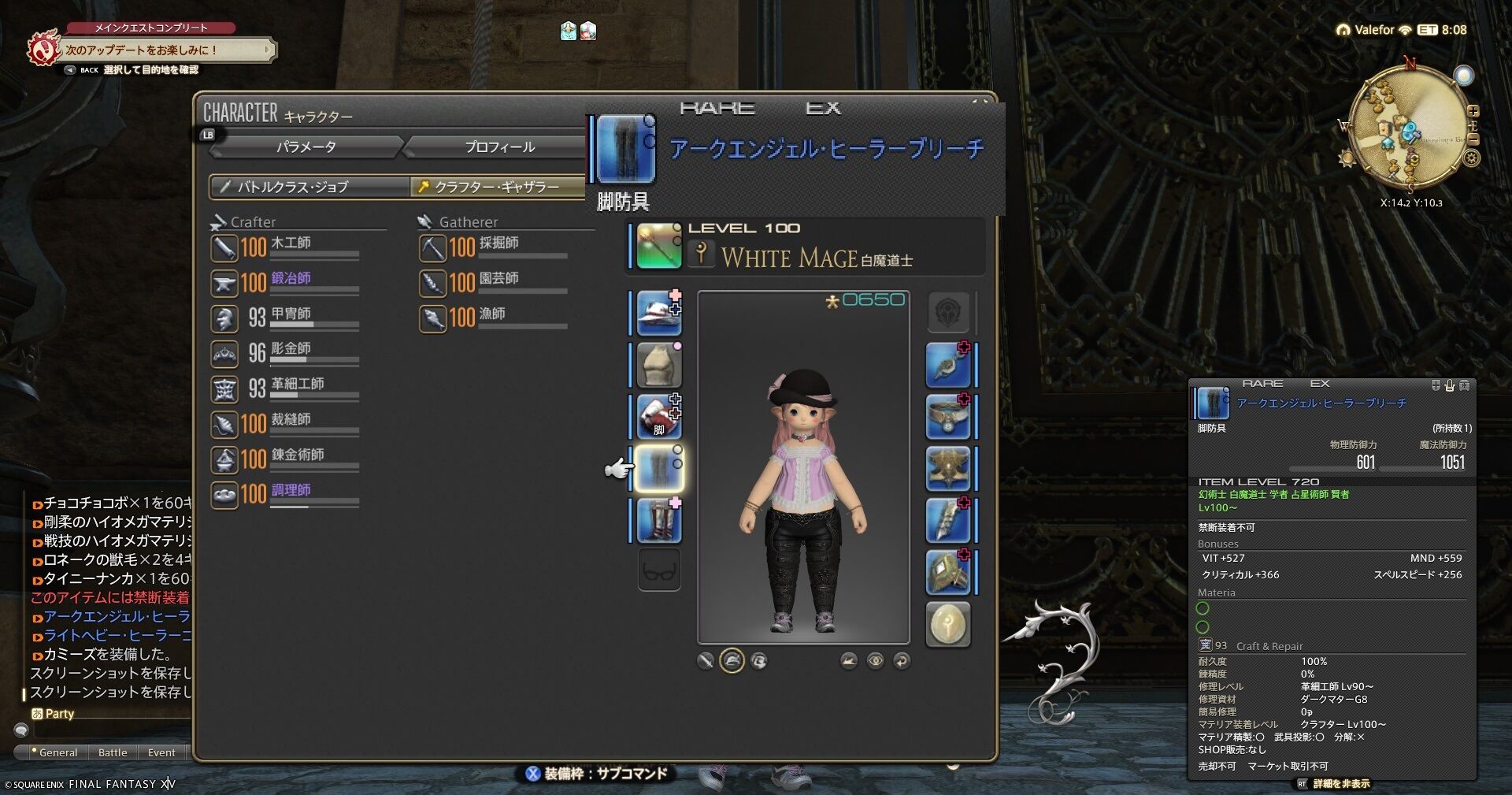The height and width of the screenshot is (795, 1512).
Task: Select the facewear eyeglasses slot
Action: [658, 569]
